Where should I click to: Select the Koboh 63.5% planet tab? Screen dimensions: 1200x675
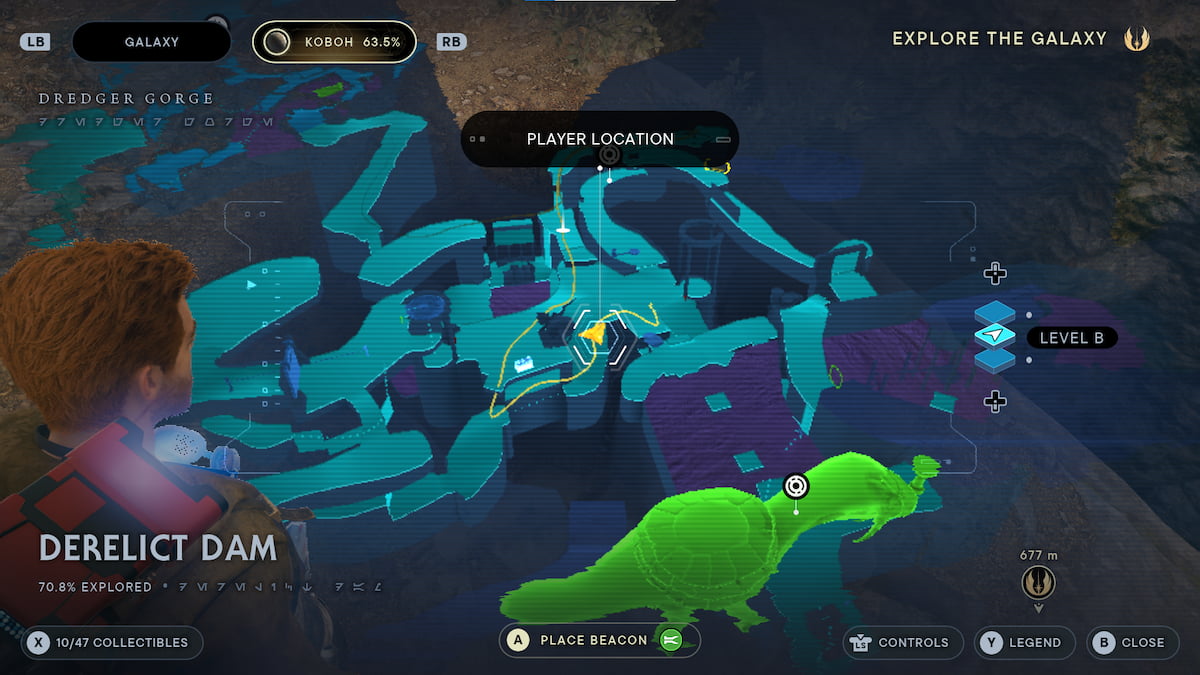point(334,42)
